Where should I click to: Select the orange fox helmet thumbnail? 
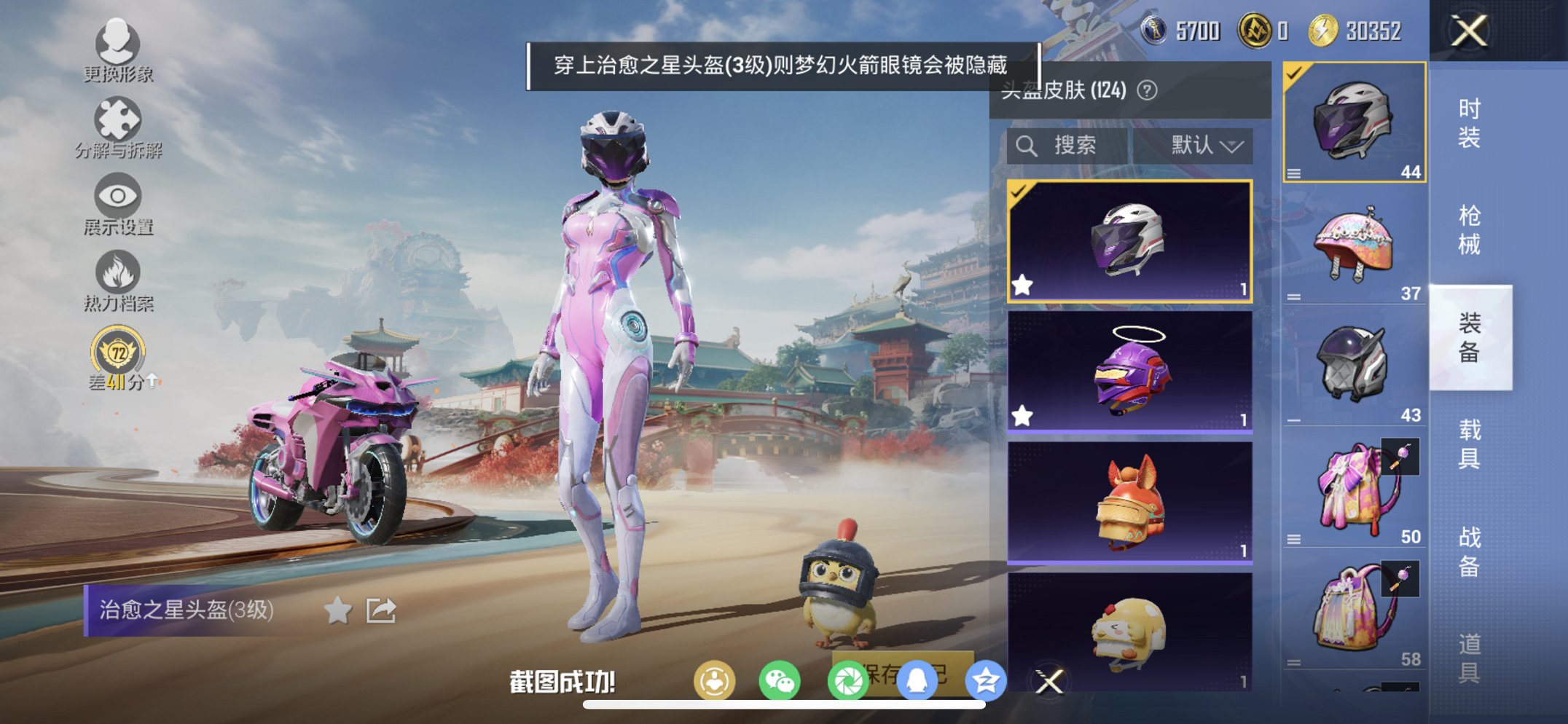point(1129,503)
